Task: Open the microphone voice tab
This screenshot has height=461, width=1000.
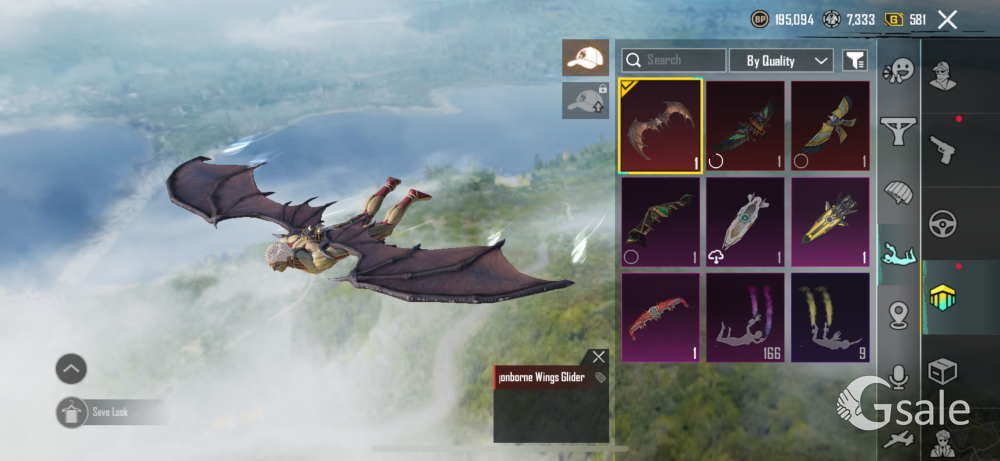Action: 898,376
